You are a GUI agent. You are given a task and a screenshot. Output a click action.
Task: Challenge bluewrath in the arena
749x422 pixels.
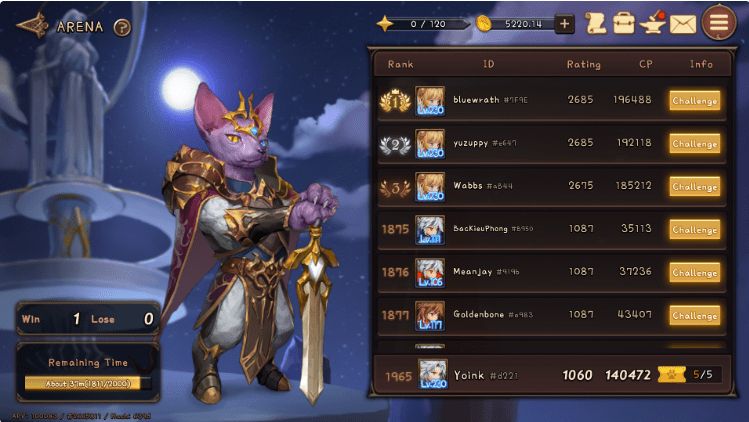(694, 101)
